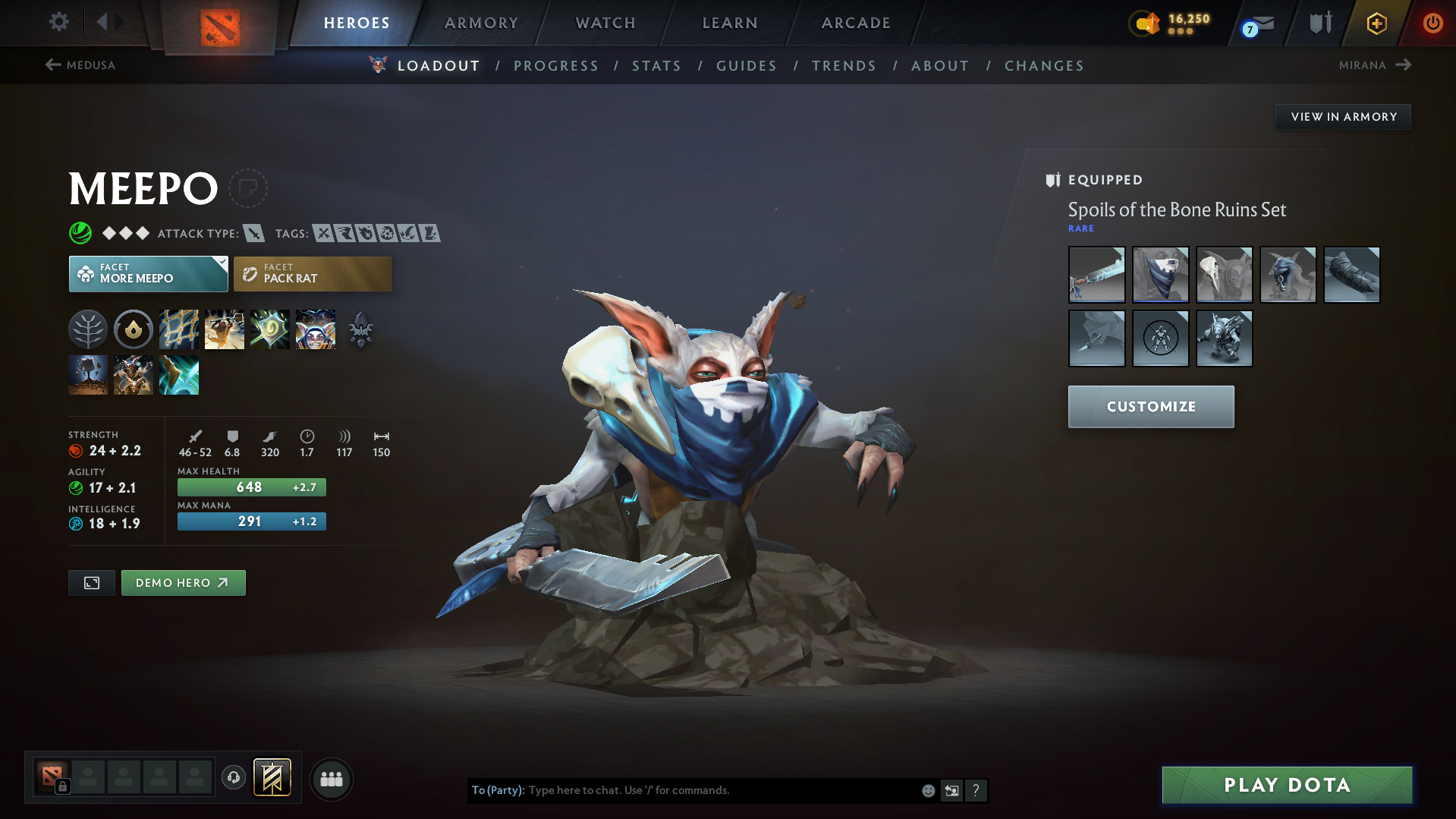
Task: Click the emoticon toggle beside the chat box
Action: (928, 790)
